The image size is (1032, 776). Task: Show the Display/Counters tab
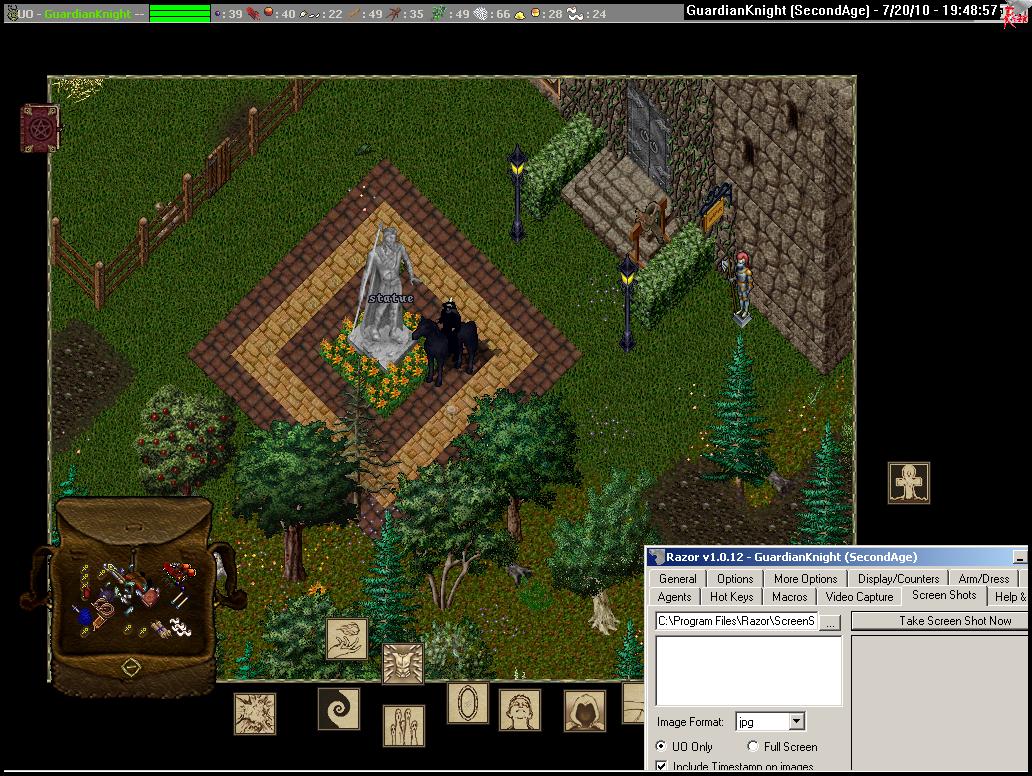[898, 578]
